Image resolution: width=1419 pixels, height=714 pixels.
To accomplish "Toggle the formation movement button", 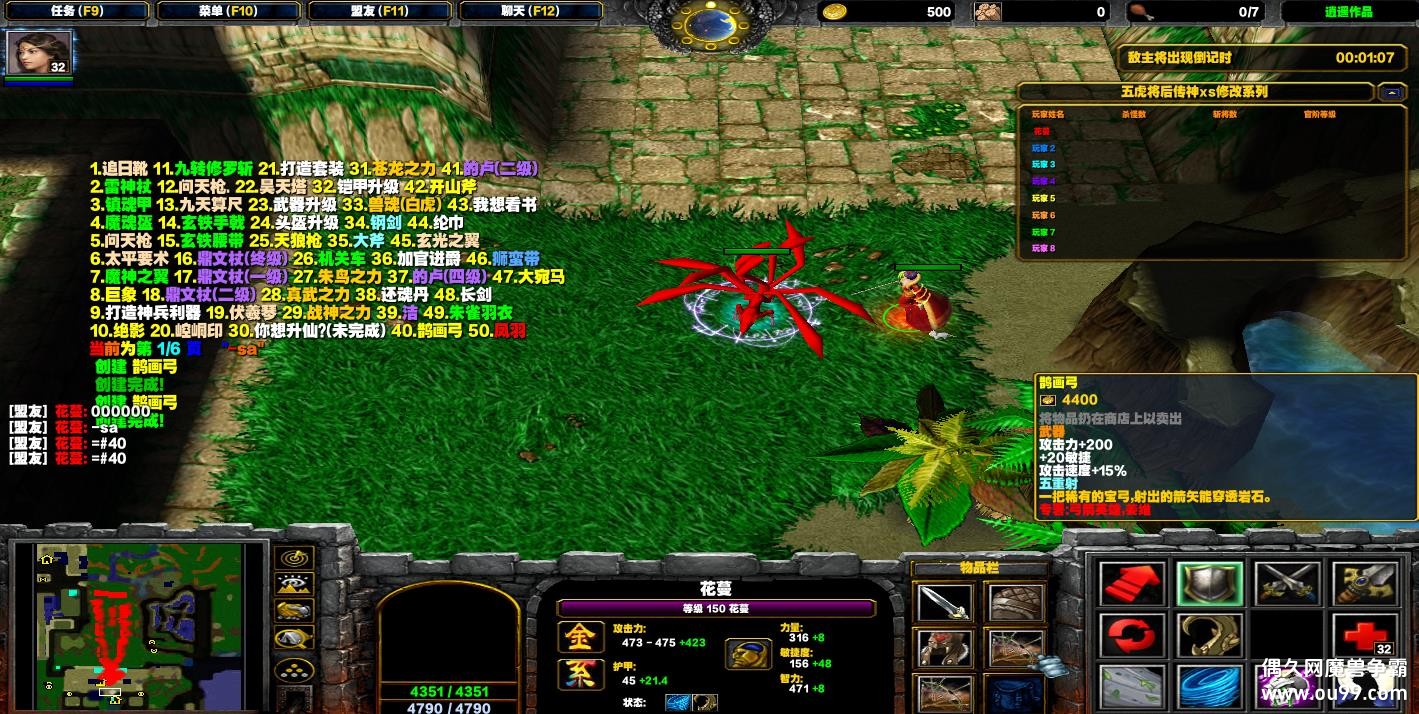I will pyautogui.click(x=295, y=669).
